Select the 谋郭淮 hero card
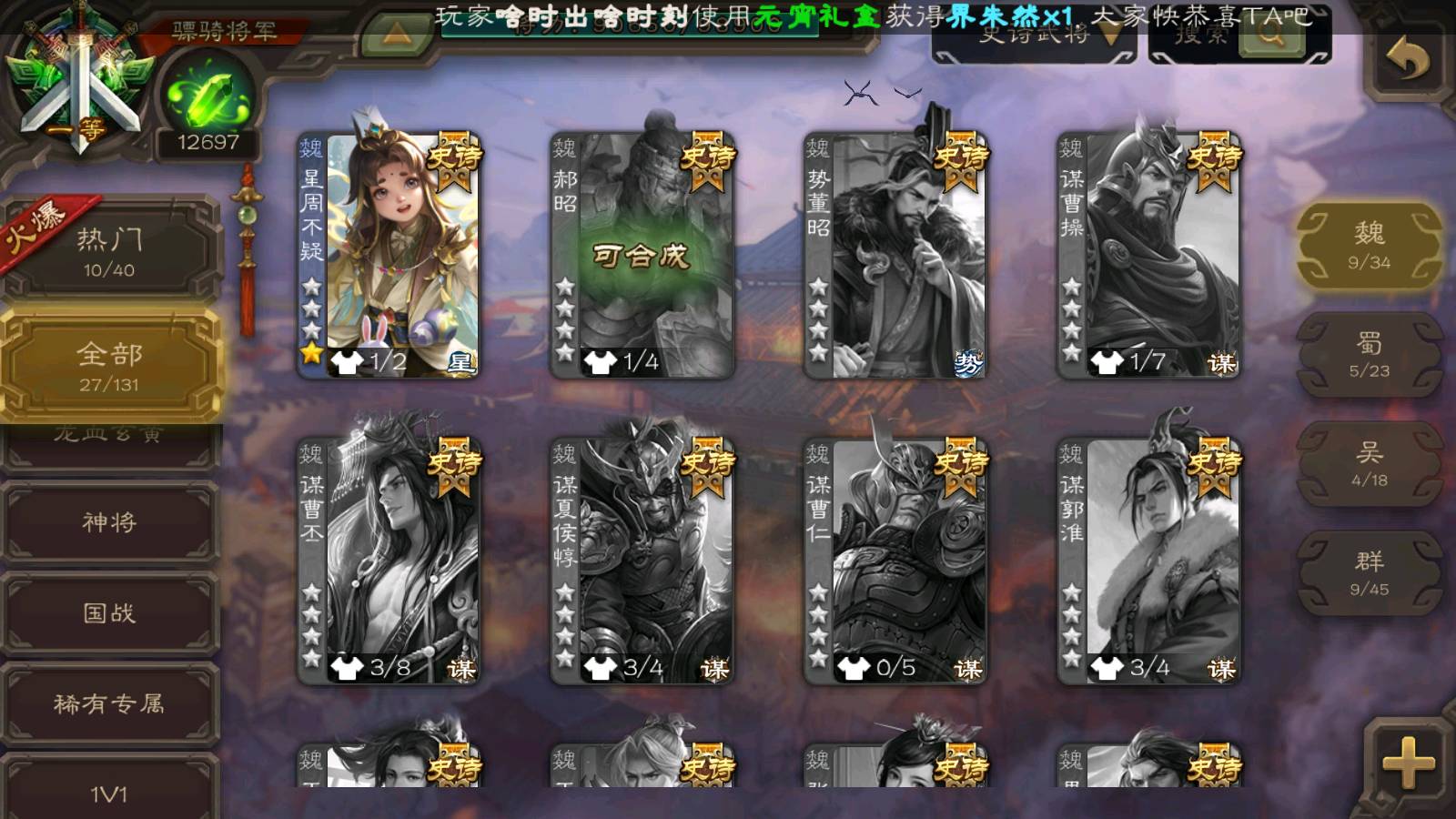This screenshot has height=819, width=1456. (1148, 561)
